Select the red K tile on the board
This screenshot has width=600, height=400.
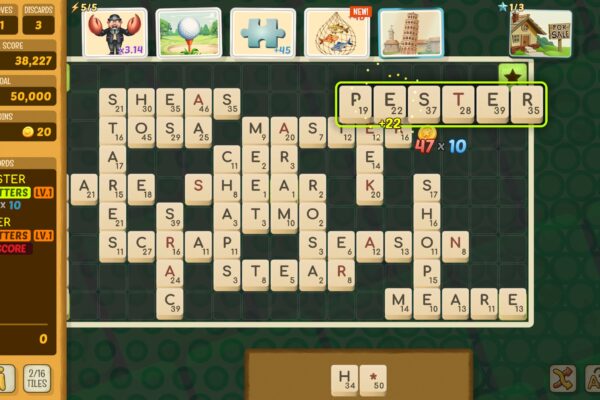370,187
